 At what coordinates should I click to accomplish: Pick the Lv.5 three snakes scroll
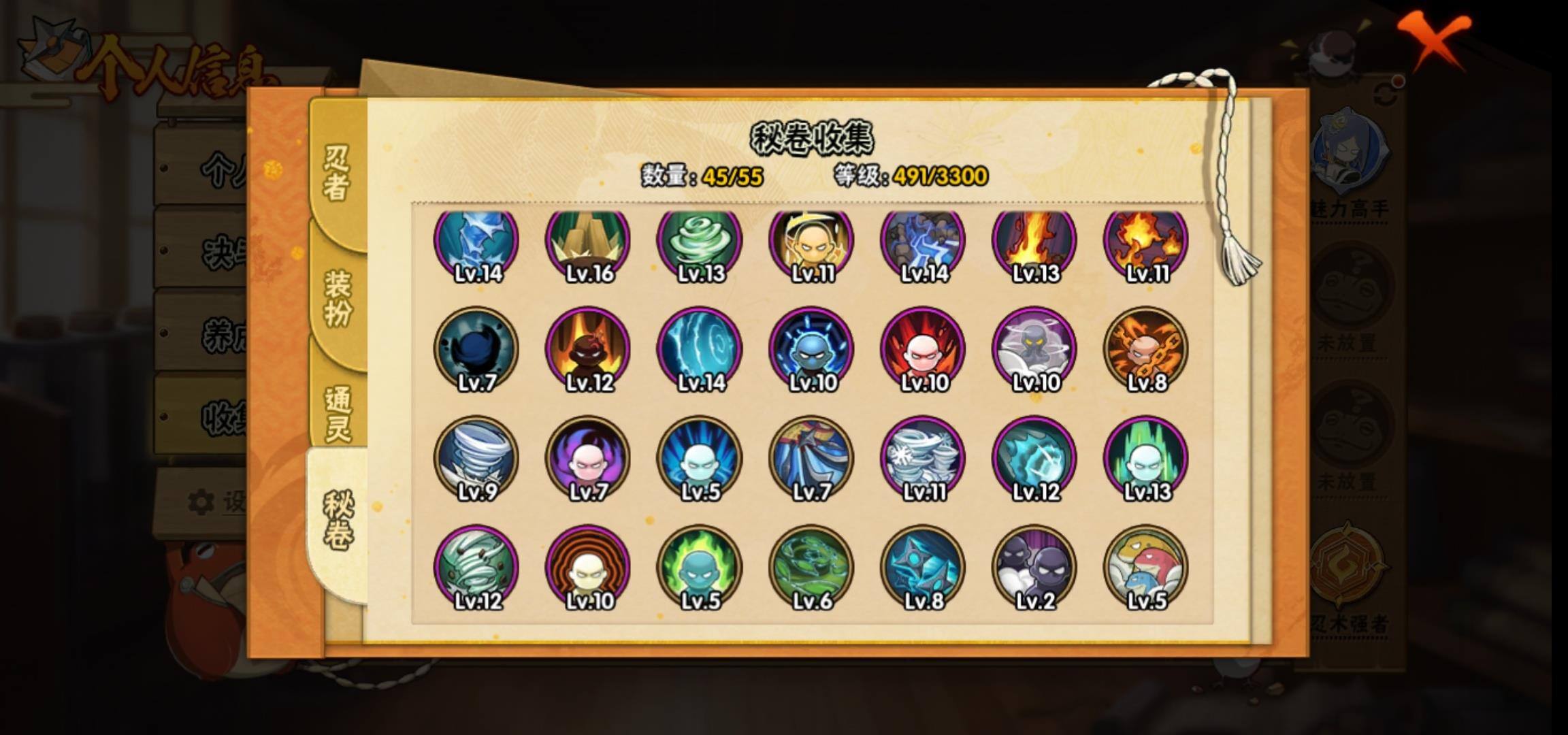coord(1146,568)
